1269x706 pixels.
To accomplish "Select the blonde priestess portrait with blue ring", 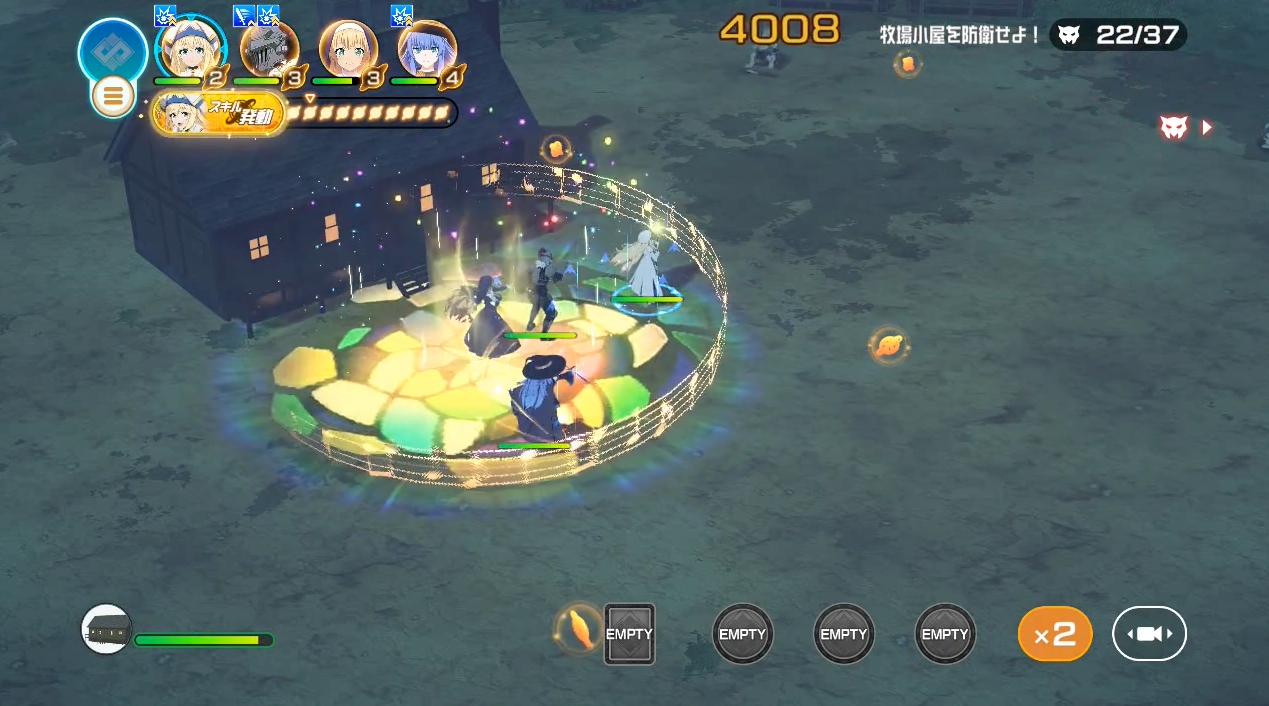I will [x=190, y=48].
